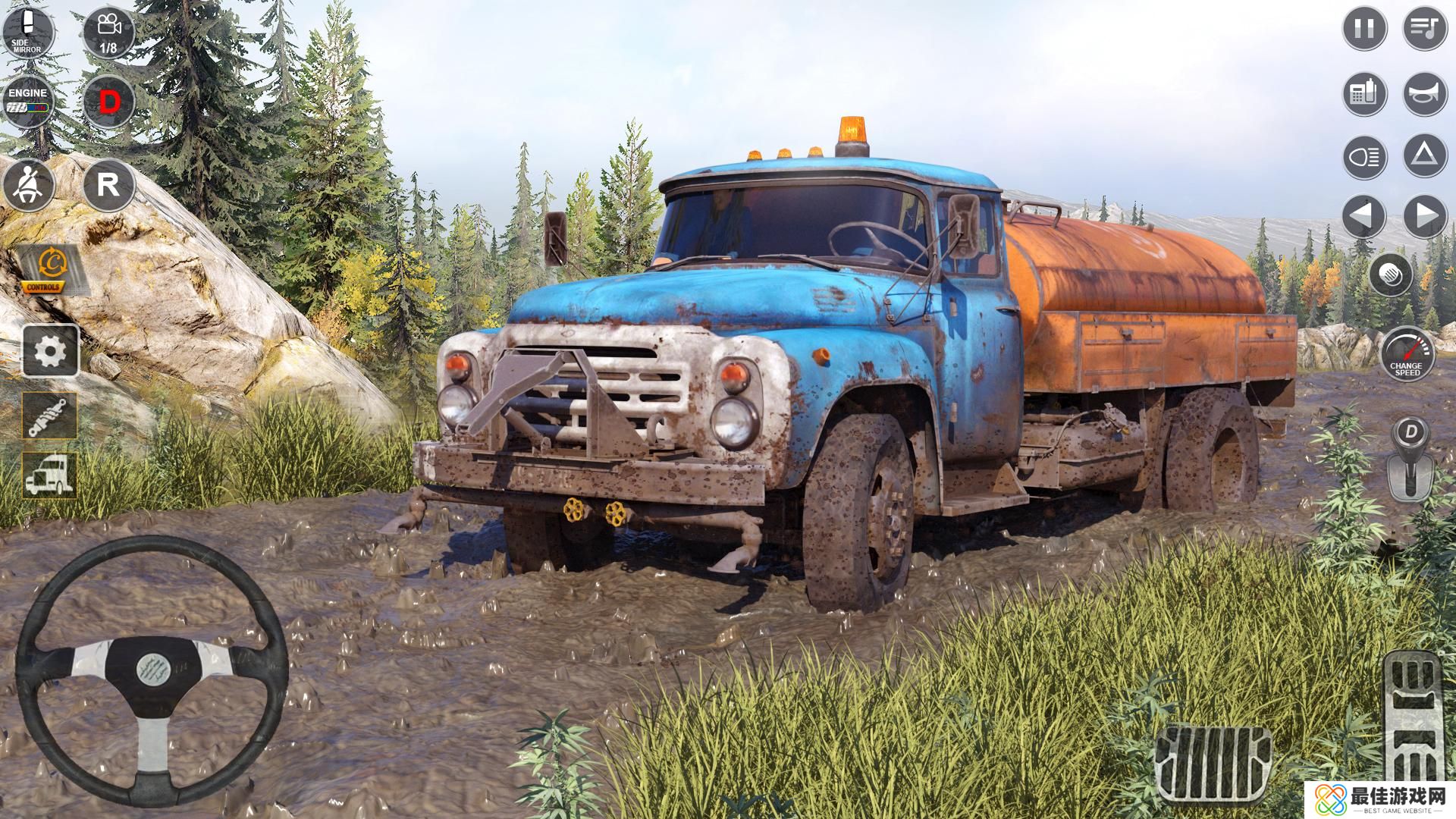This screenshot has width=1456, height=819.
Task: Switch camera with the 1/8 camera button
Action: (x=108, y=31)
